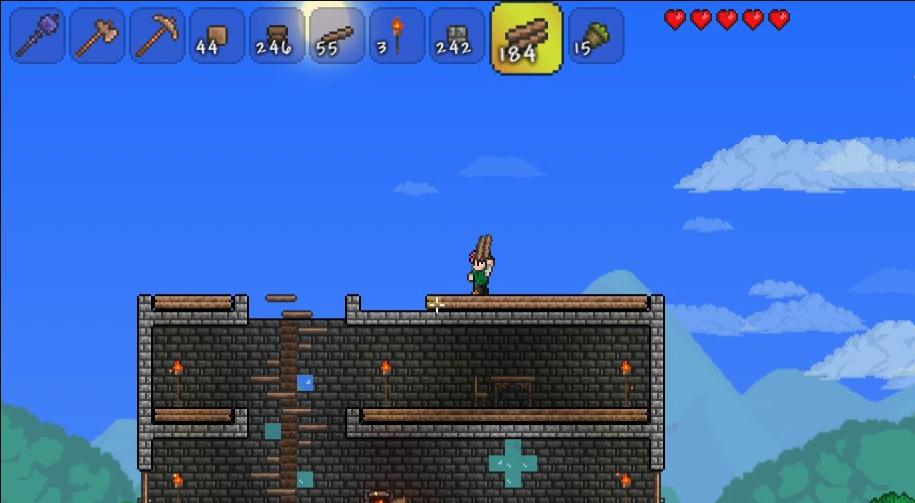The image size is (915, 503).
Task: Pick the hotbar stack of 246
Action: tap(277, 35)
